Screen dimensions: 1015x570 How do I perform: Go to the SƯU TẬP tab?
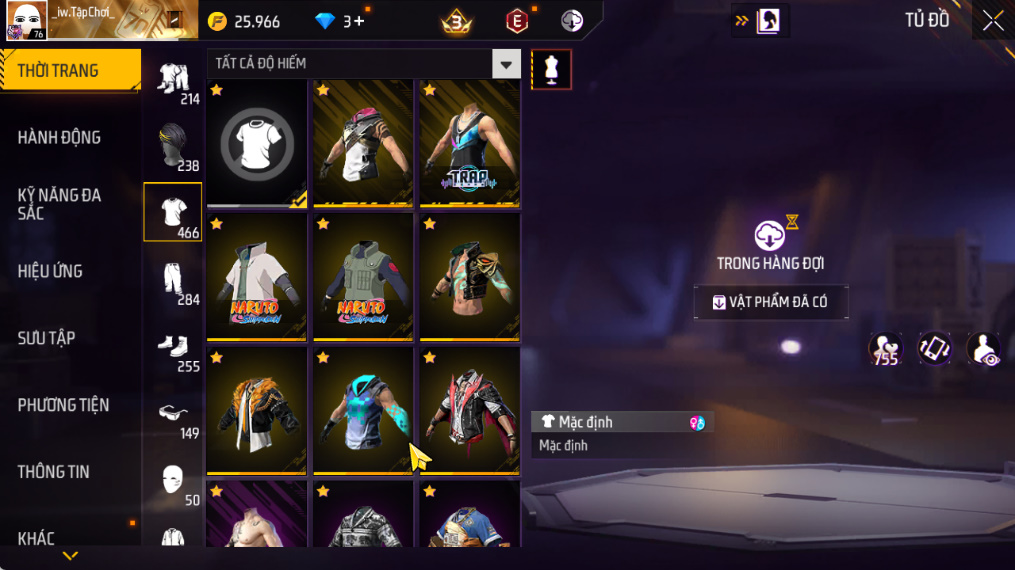(47, 338)
